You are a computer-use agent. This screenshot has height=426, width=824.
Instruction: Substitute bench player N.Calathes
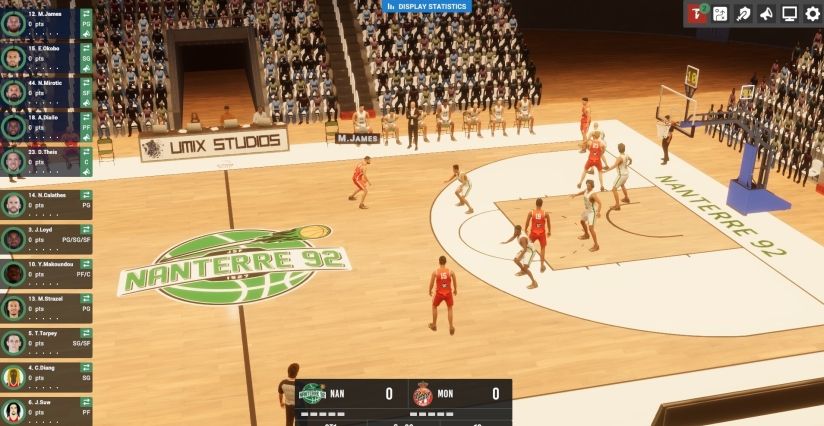86,195
